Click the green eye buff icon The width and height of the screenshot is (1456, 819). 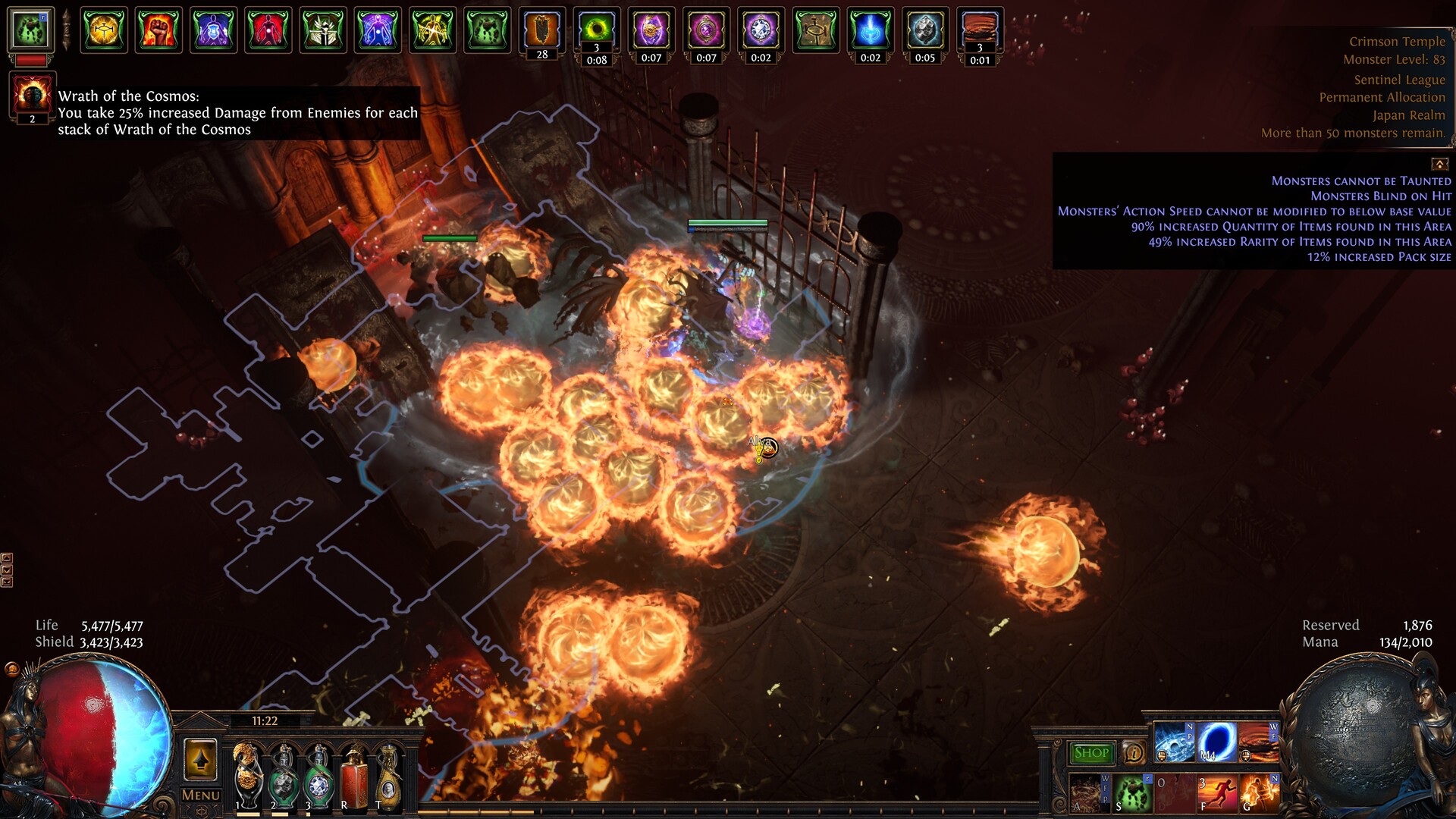pos(597,30)
